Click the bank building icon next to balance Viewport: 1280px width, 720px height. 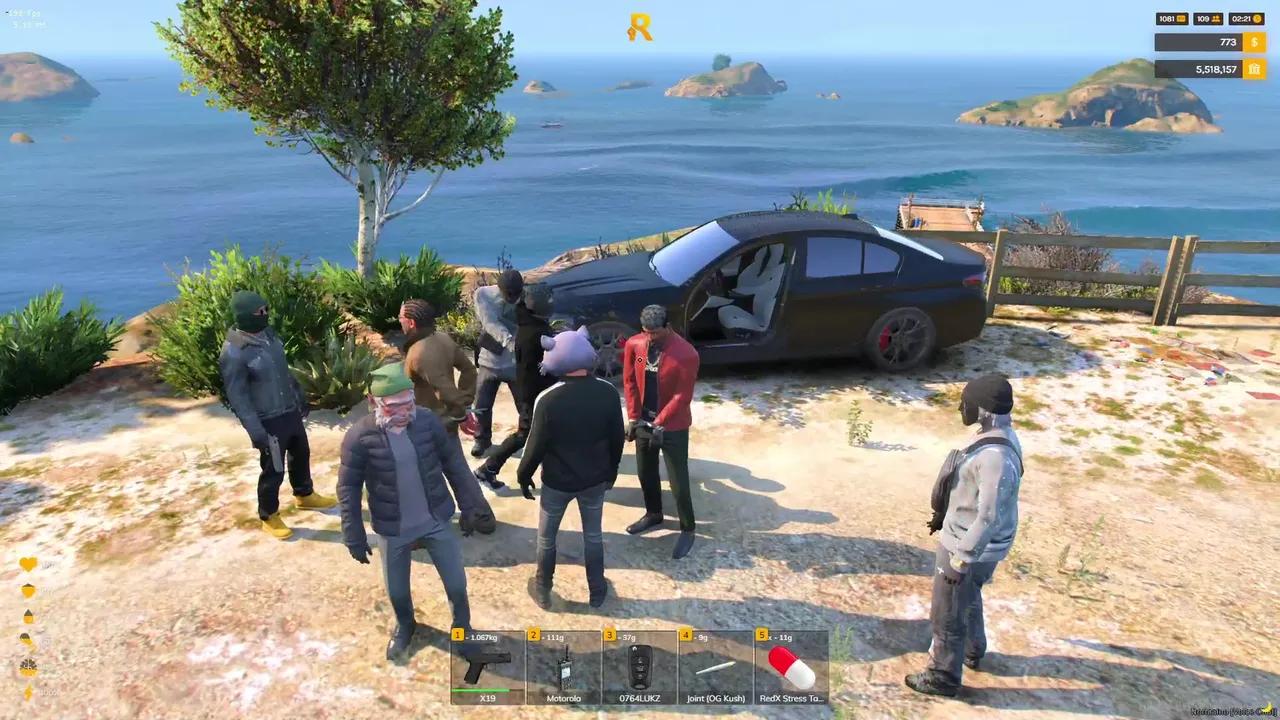[x=1255, y=69]
